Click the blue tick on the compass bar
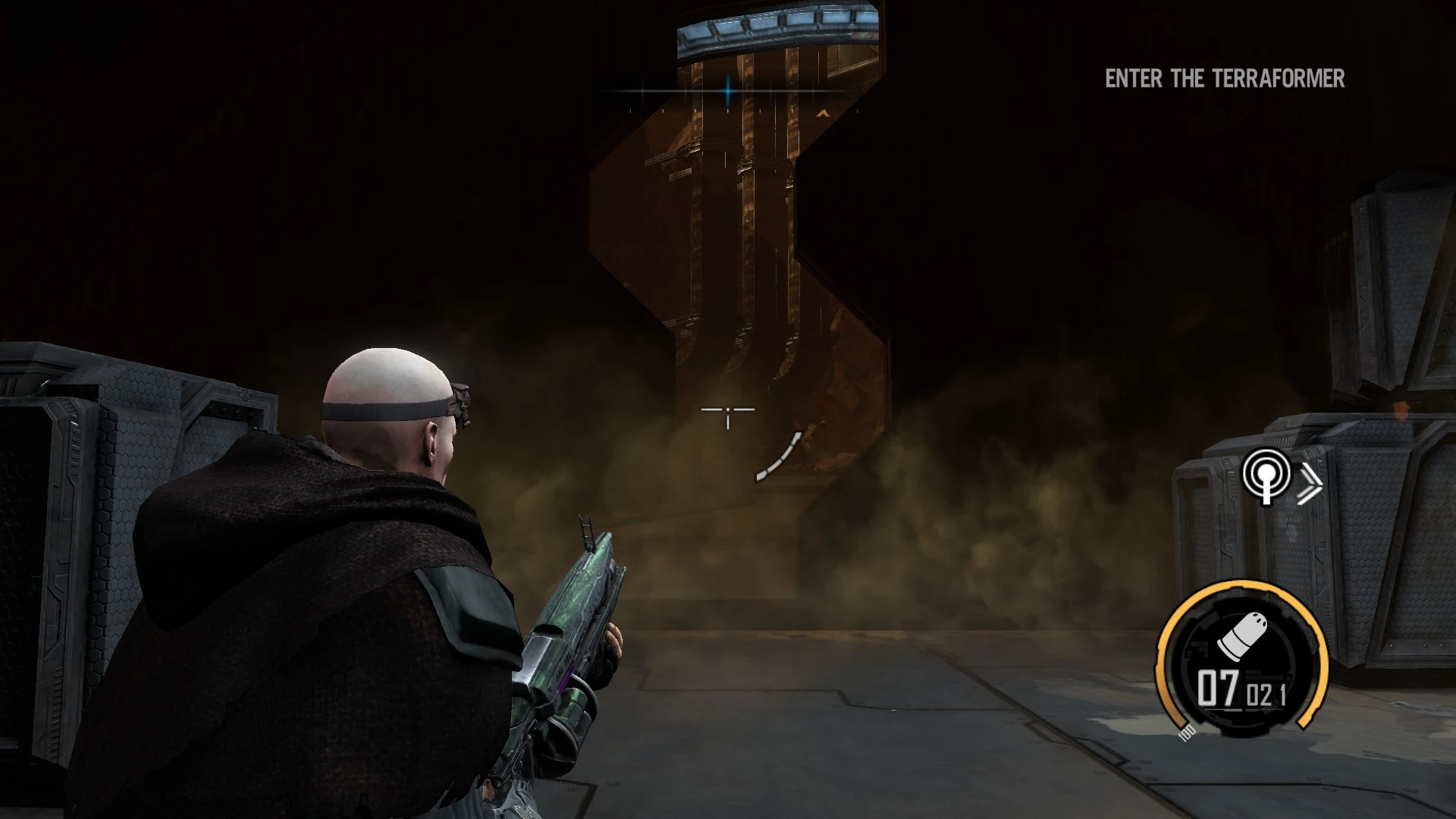 [x=727, y=91]
